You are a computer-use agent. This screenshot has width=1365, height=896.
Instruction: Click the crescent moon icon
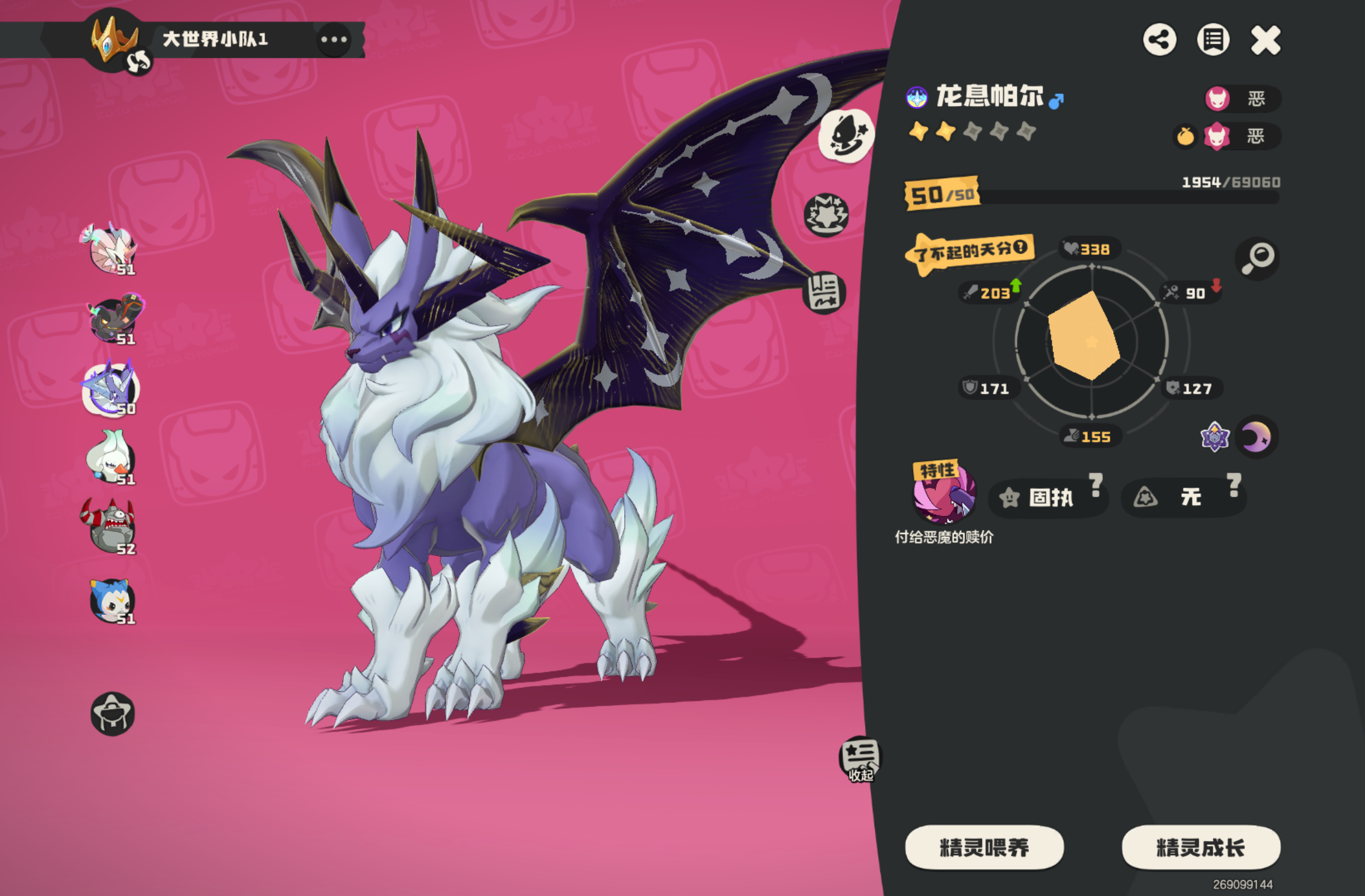point(1257,437)
